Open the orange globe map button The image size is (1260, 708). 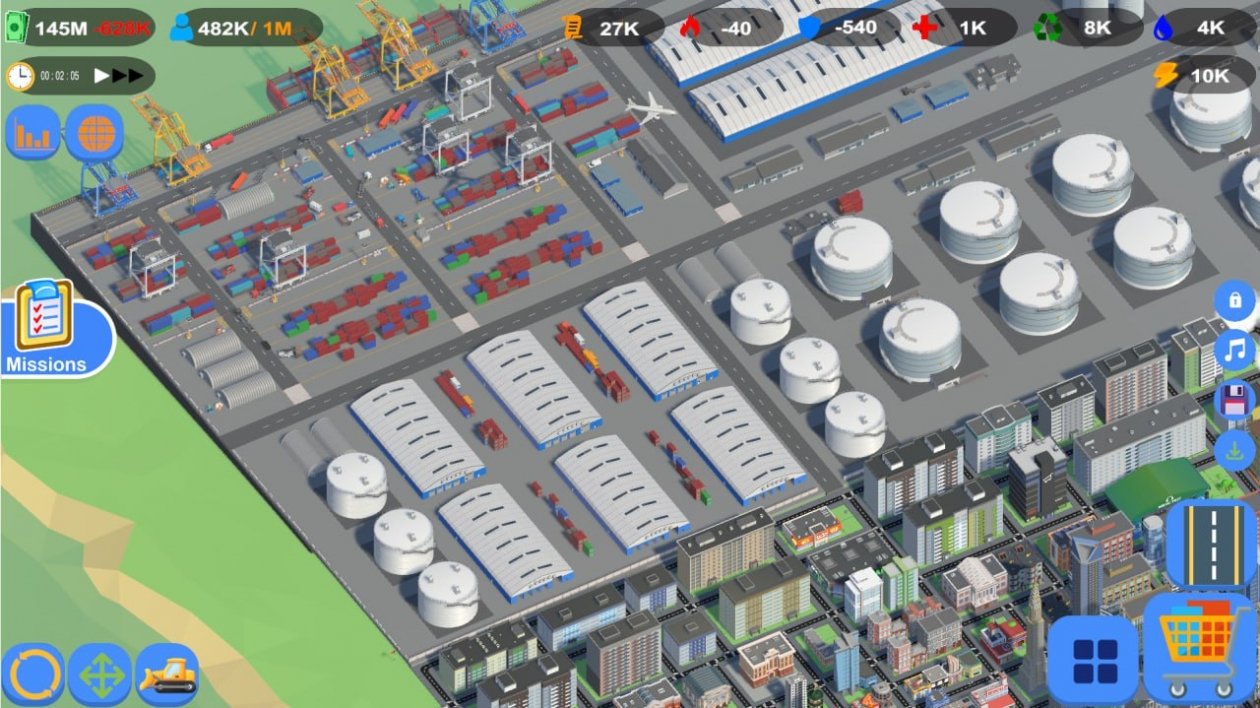95,133
